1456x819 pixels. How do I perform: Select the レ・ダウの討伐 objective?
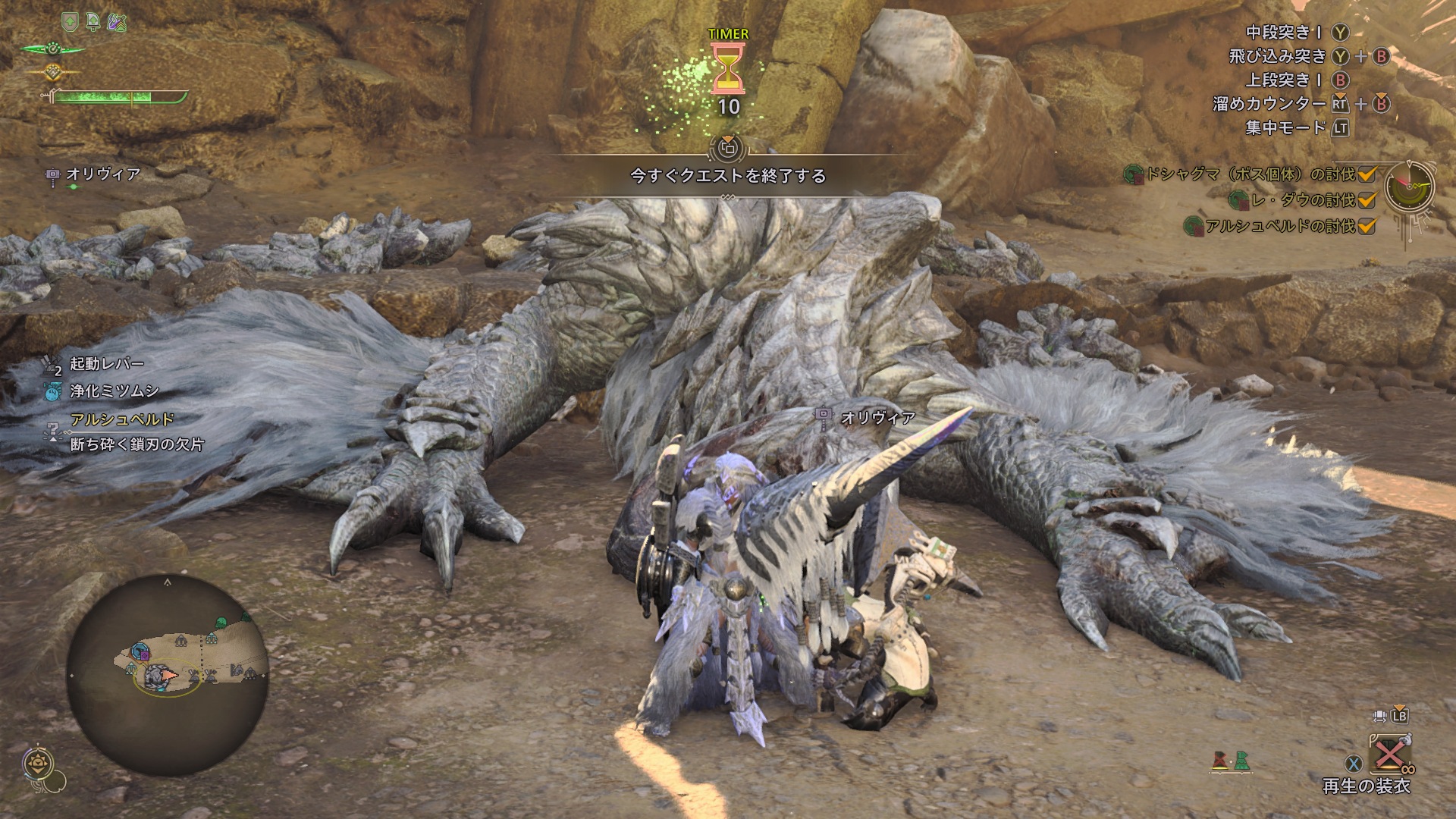click(1302, 200)
